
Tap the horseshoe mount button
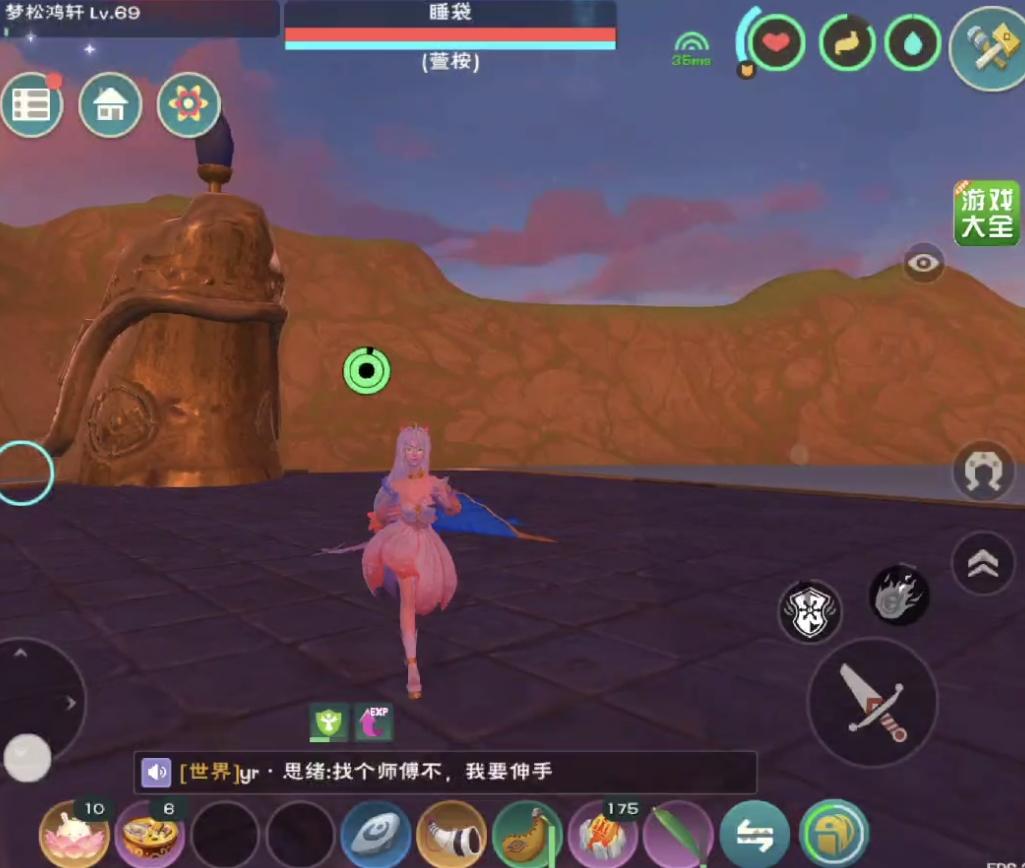click(983, 471)
